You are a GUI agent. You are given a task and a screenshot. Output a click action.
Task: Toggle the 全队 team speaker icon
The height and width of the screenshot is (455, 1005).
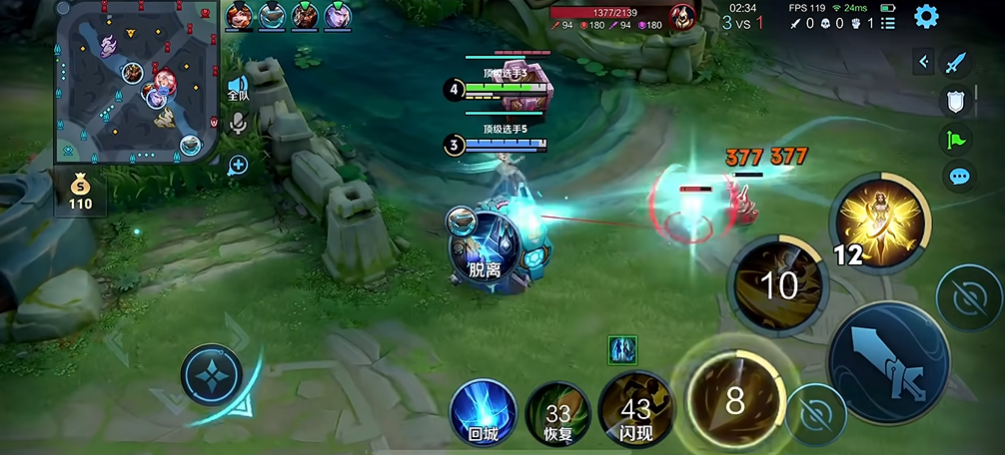238,88
